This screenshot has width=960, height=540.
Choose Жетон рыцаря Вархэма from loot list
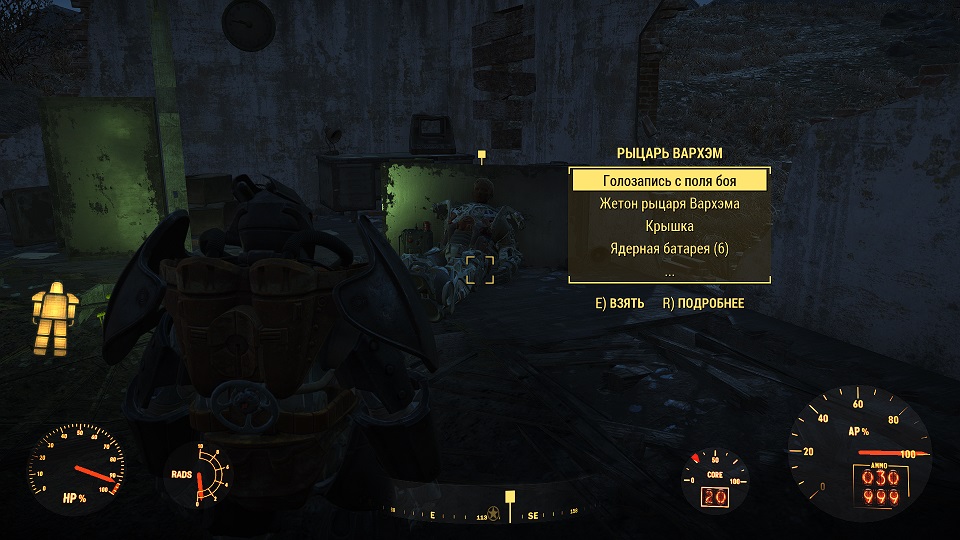(x=669, y=204)
